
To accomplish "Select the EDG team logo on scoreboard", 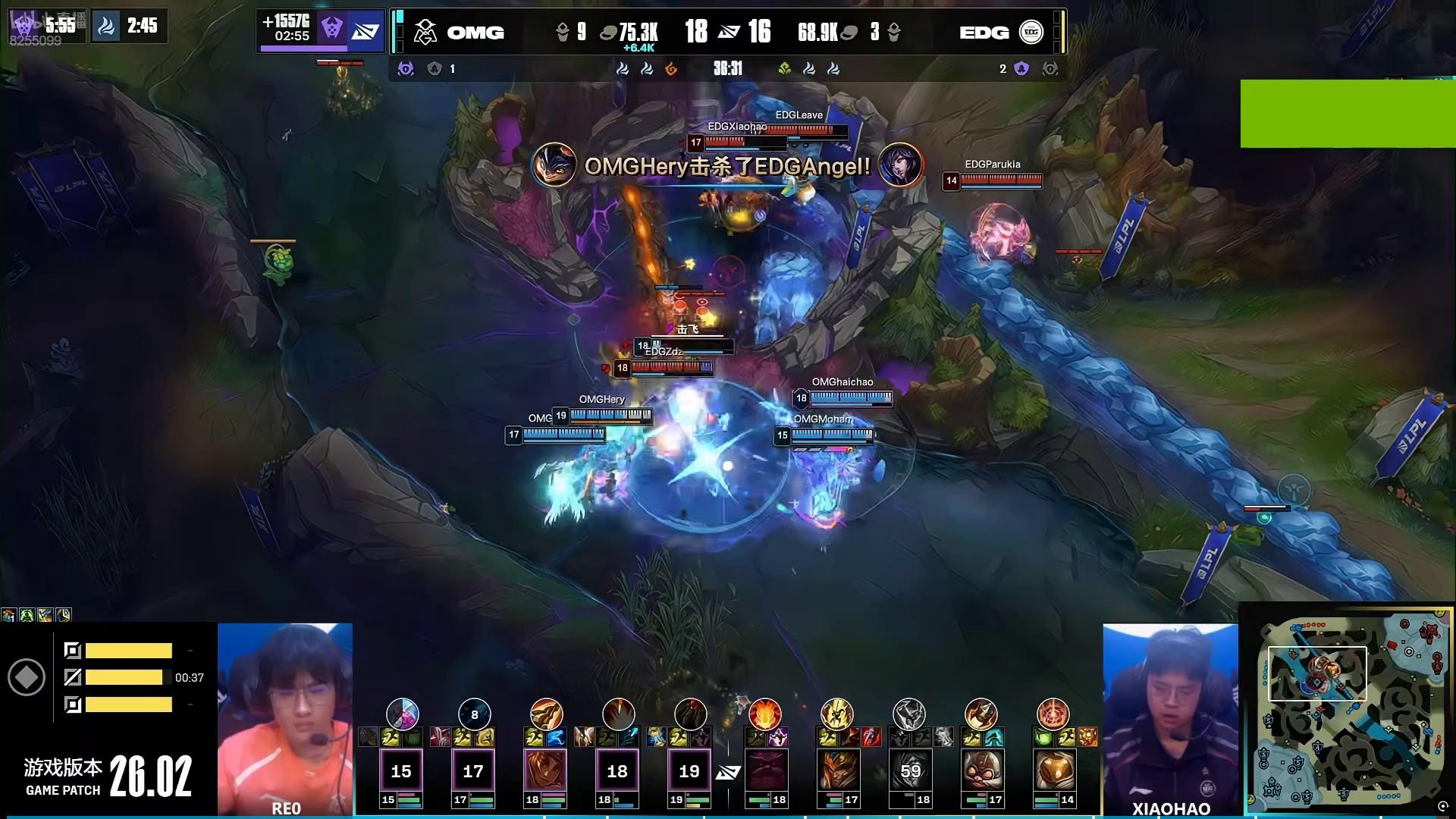I will pyautogui.click(x=1031, y=32).
